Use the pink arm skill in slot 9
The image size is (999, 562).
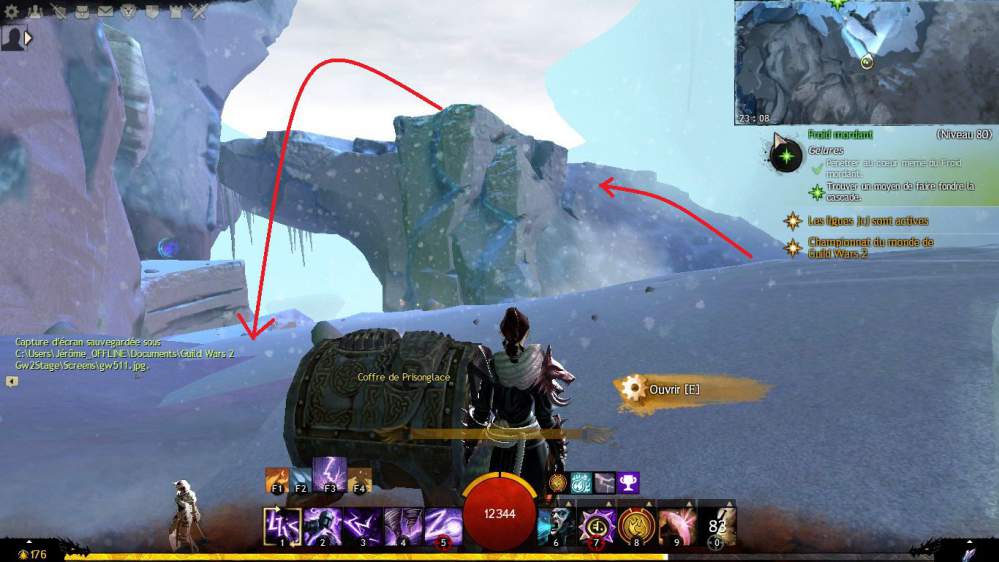678,525
